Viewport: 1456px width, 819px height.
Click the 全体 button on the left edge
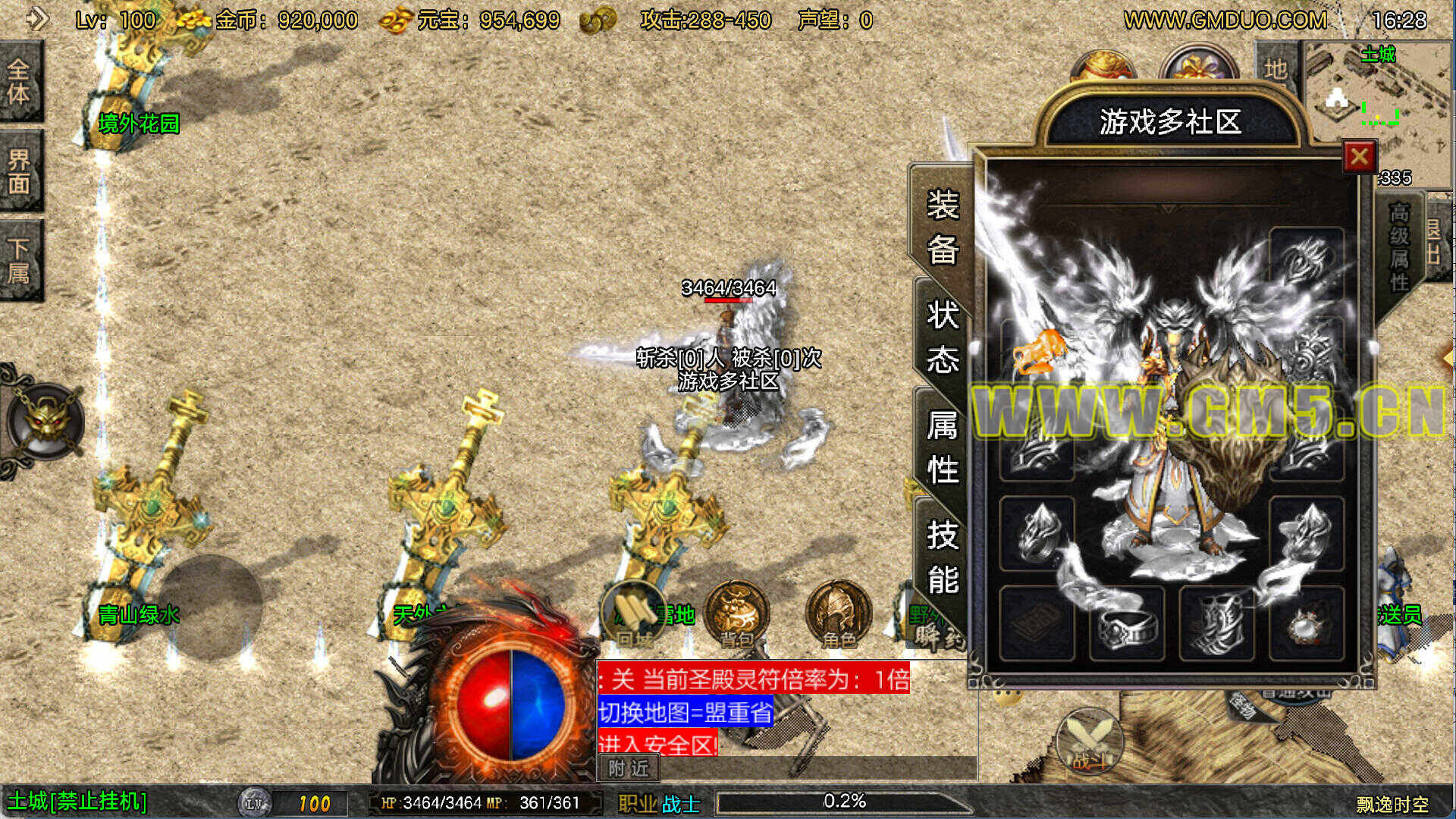click(20, 81)
